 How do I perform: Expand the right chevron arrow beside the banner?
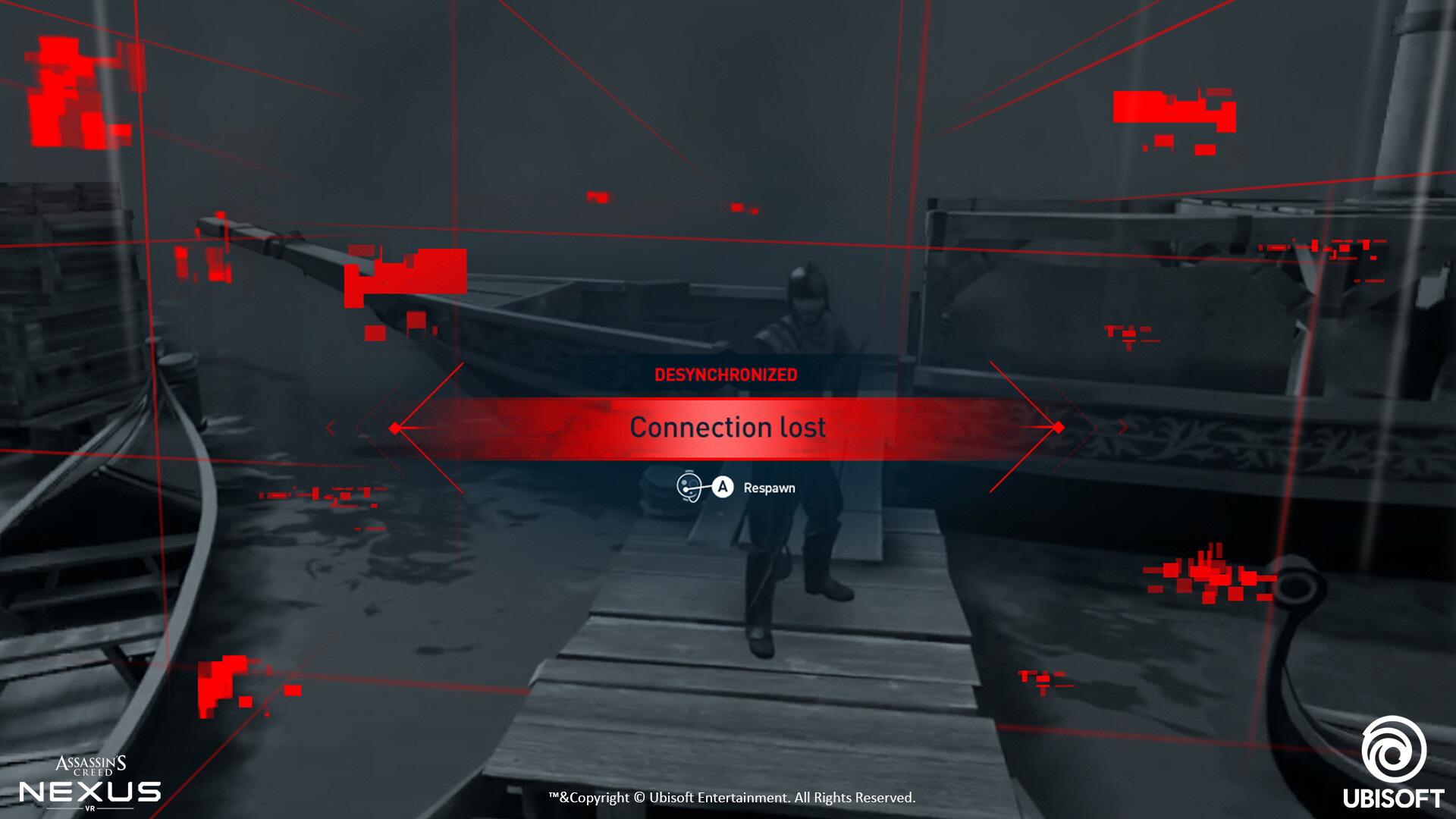click(x=1124, y=428)
